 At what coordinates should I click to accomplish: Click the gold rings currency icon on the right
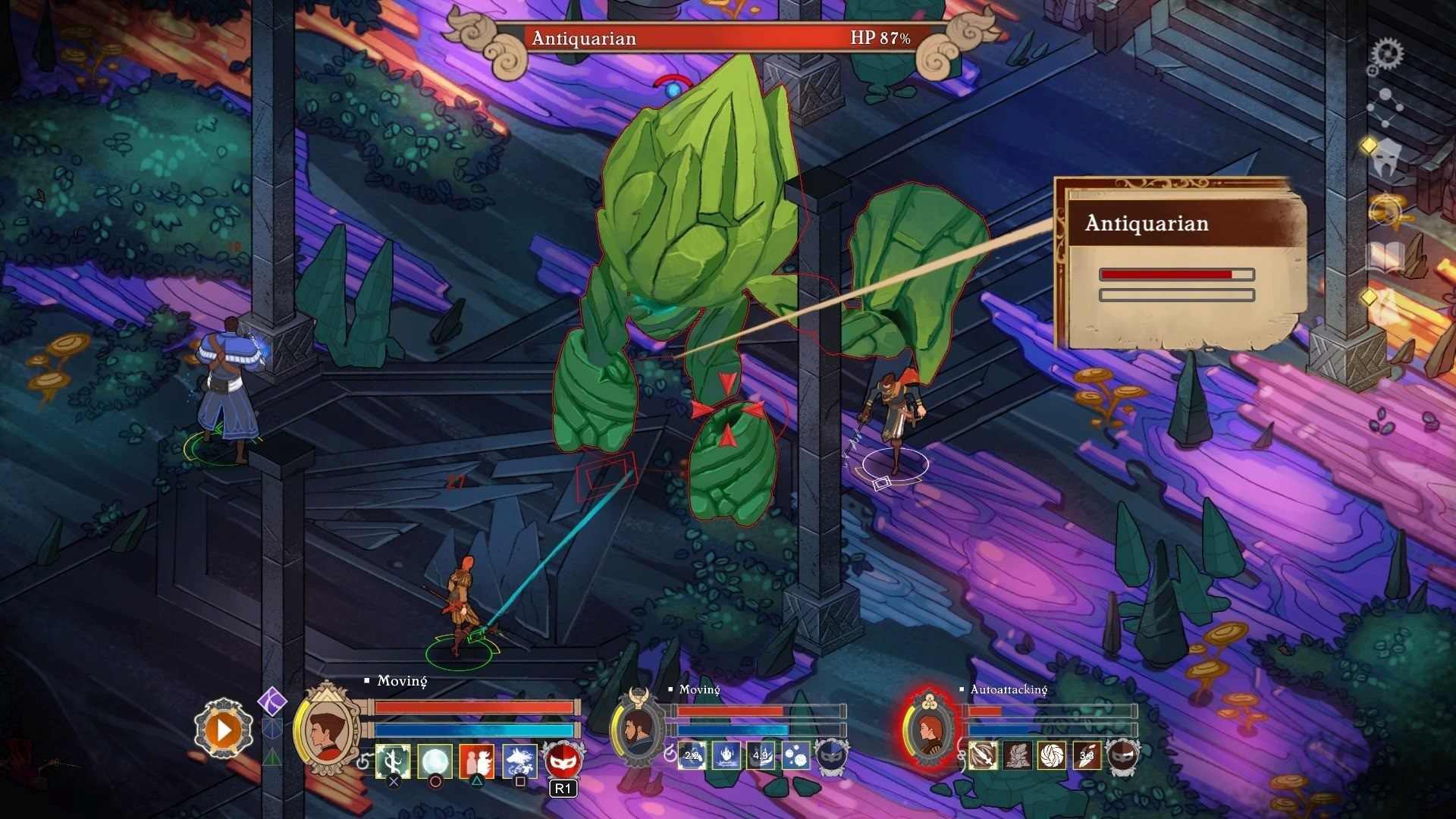1385,209
